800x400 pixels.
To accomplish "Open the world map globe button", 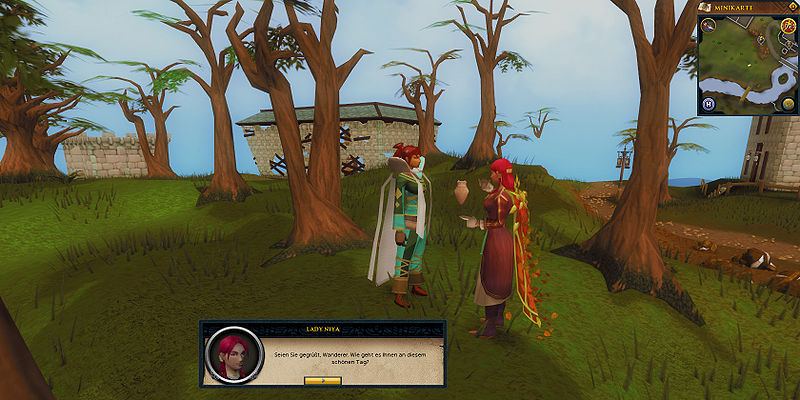I will tap(788, 103).
